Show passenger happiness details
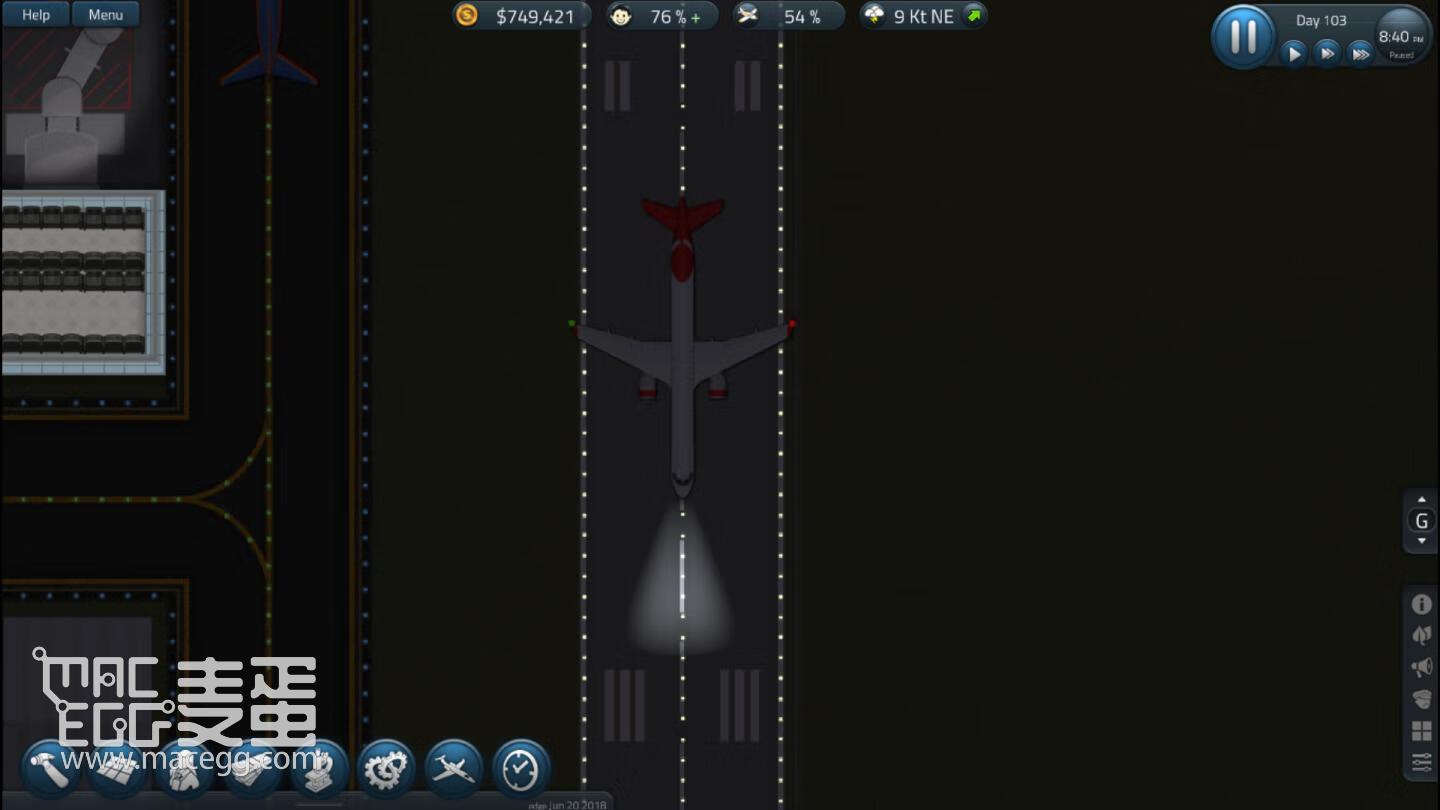This screenshot has width=1440, height=810. point(662,16)
